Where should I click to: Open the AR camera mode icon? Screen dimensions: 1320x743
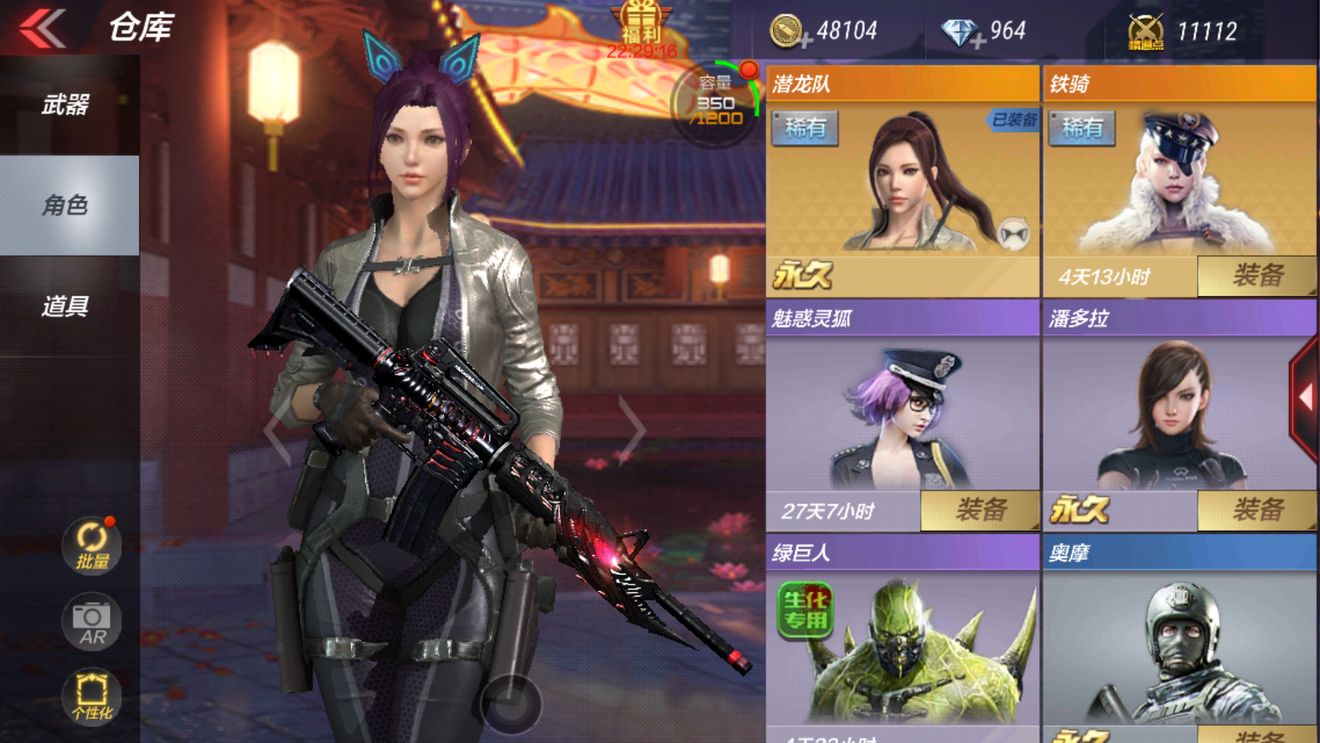(91, 620)
